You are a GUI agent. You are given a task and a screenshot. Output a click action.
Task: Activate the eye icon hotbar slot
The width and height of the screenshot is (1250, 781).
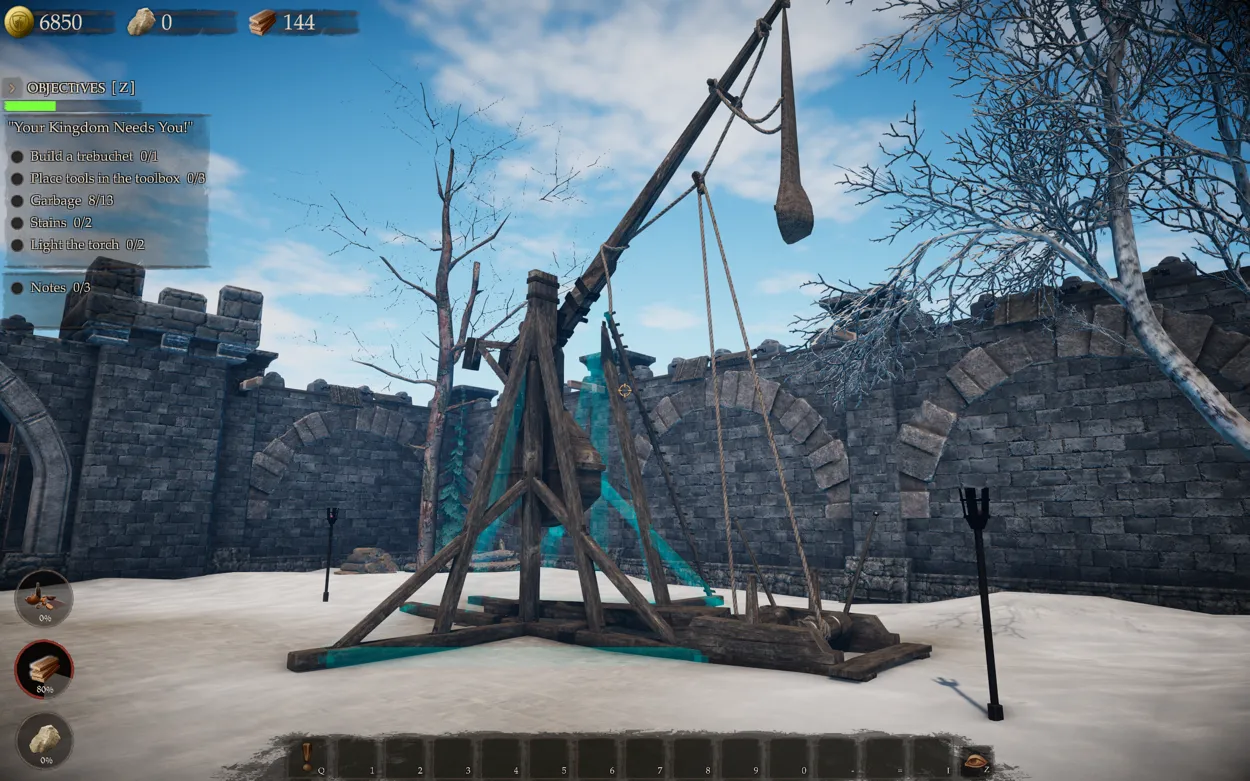(x=974, y=762)
